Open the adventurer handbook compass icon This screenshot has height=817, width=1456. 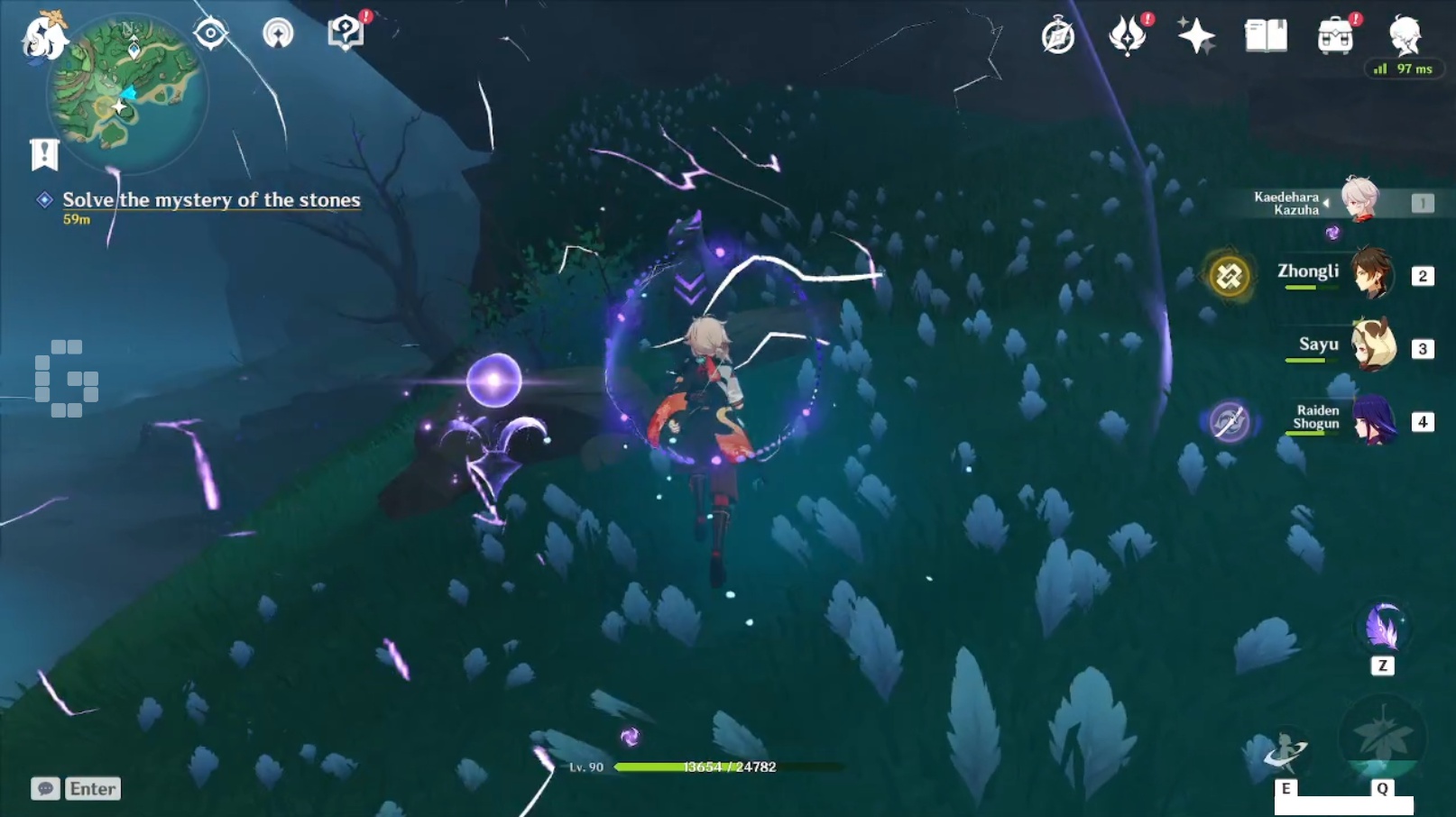point(1057,37)
